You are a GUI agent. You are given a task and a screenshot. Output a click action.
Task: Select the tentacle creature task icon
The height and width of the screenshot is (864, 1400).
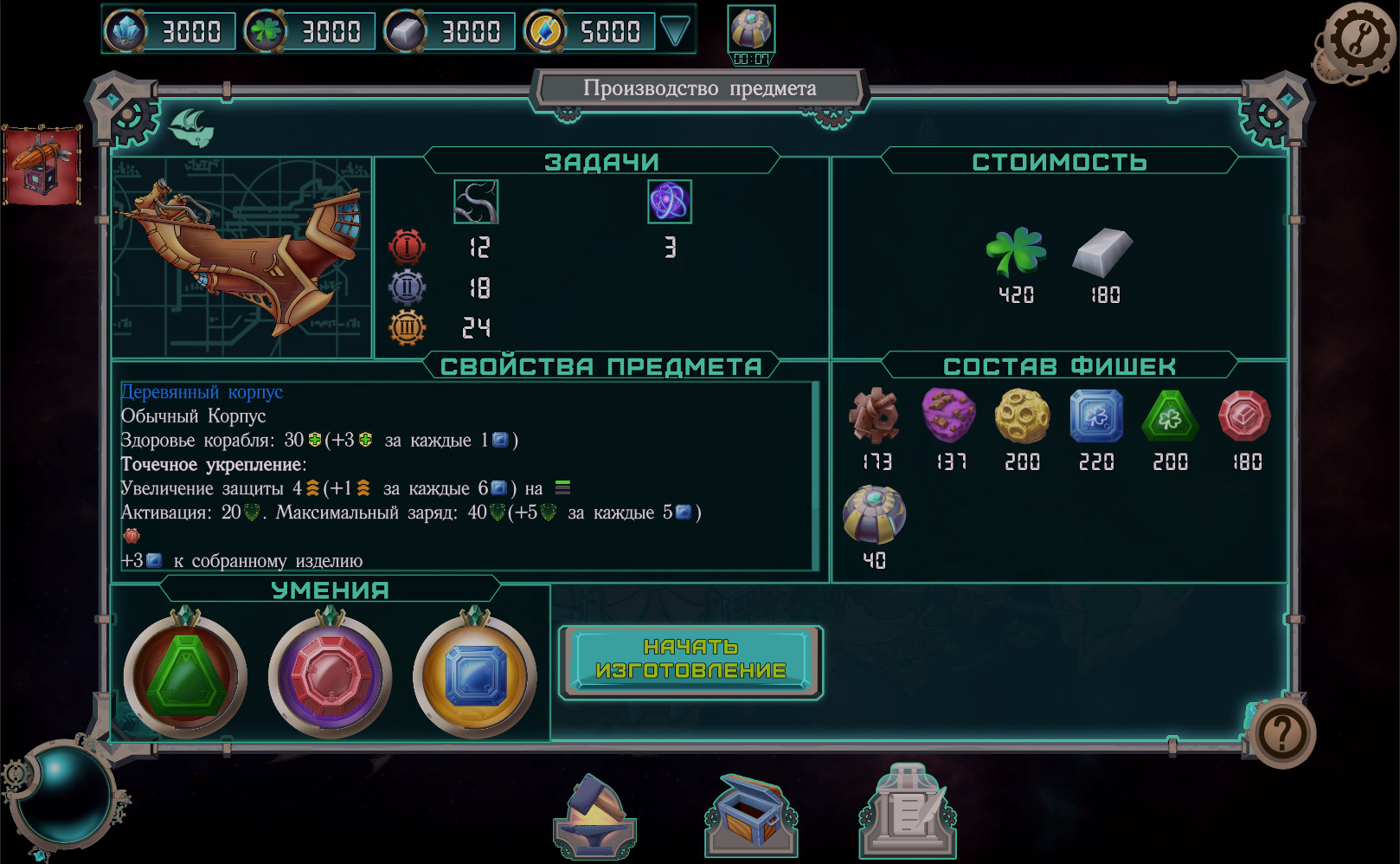[475, 201]
